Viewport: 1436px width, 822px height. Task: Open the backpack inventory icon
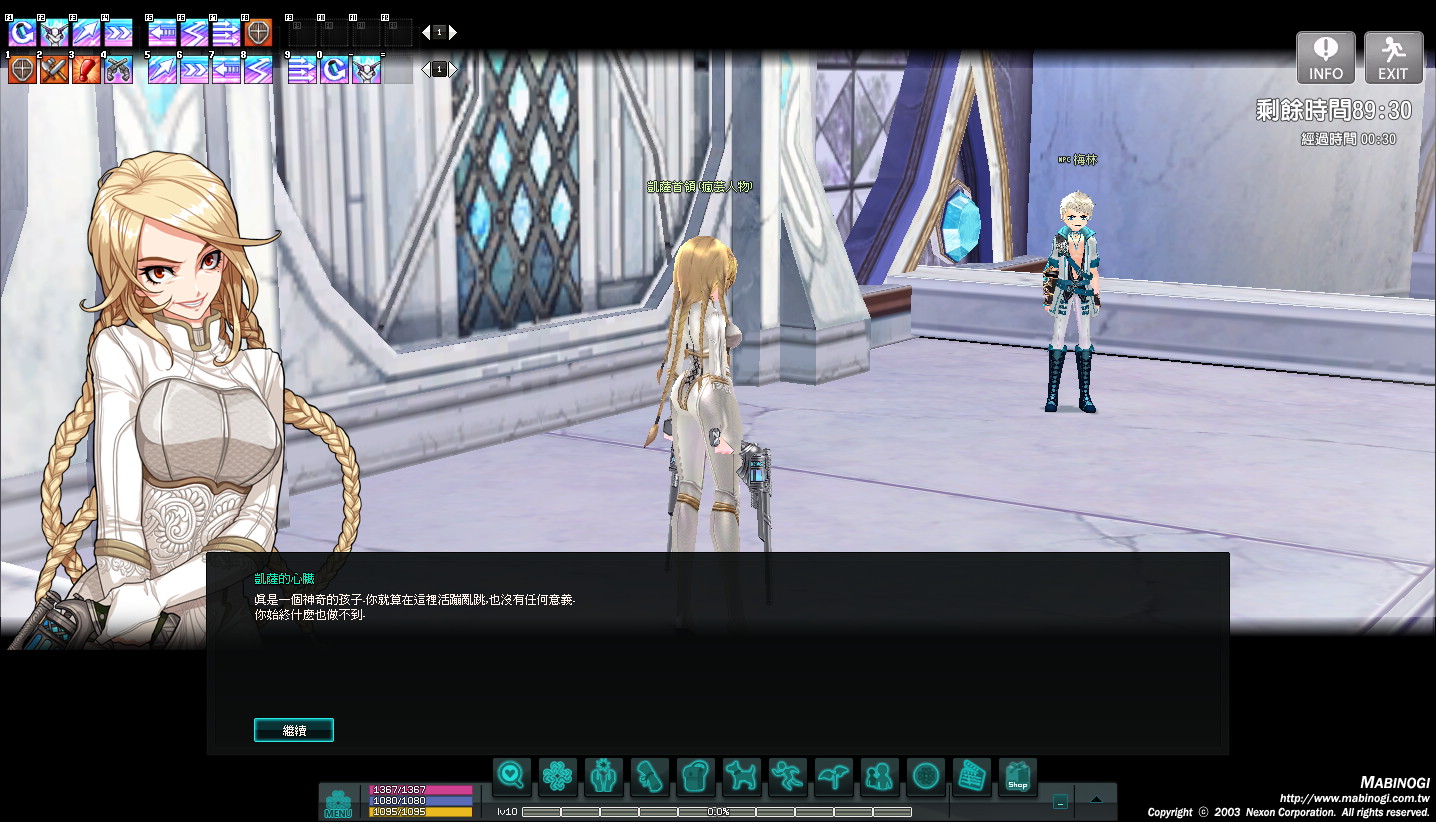(x=695, y=777)
